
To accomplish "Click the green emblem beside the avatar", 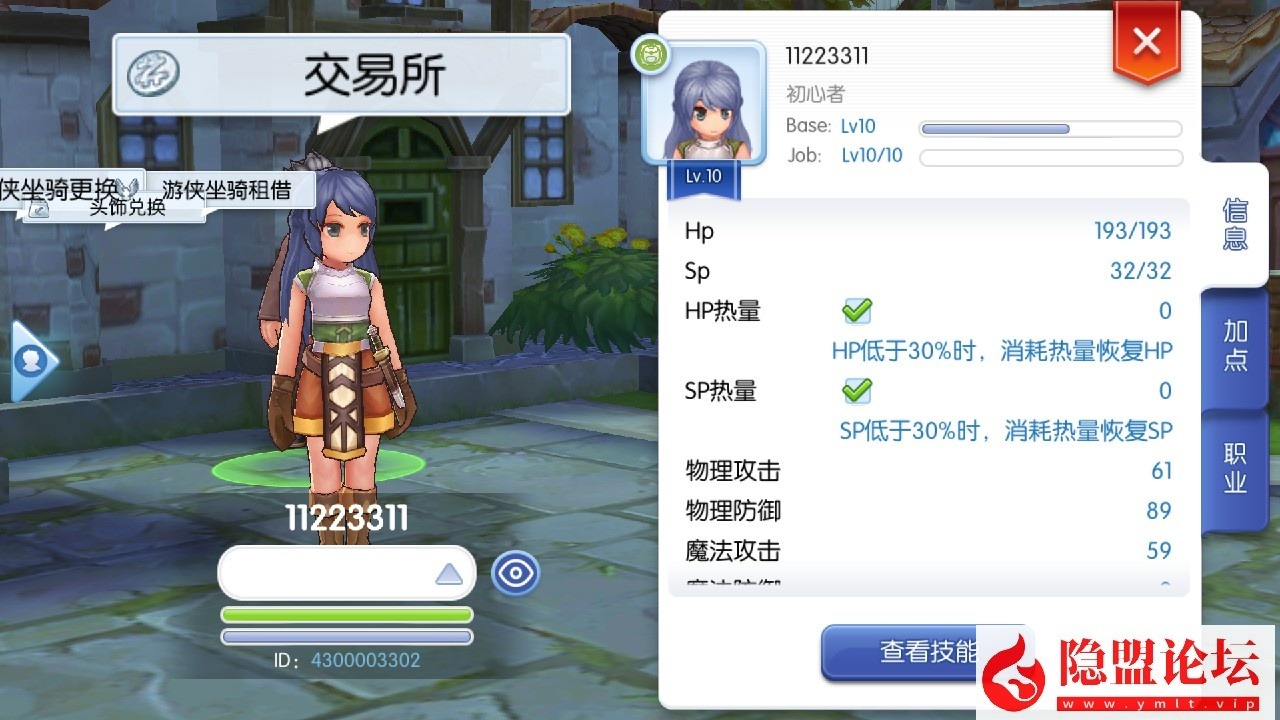I will coord(650,56).
